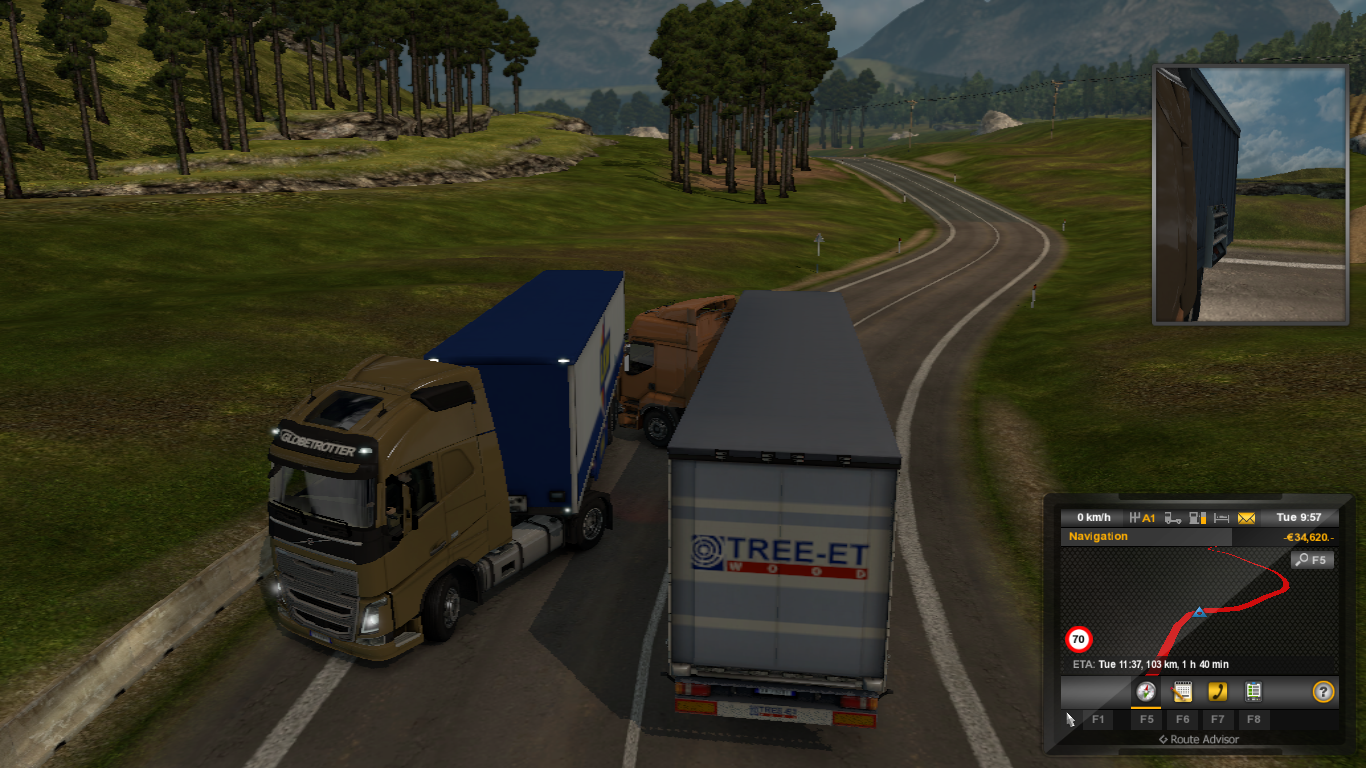1366x768 pixels.
Task: Click the phone assistance icon
Action: (1218, 691)
